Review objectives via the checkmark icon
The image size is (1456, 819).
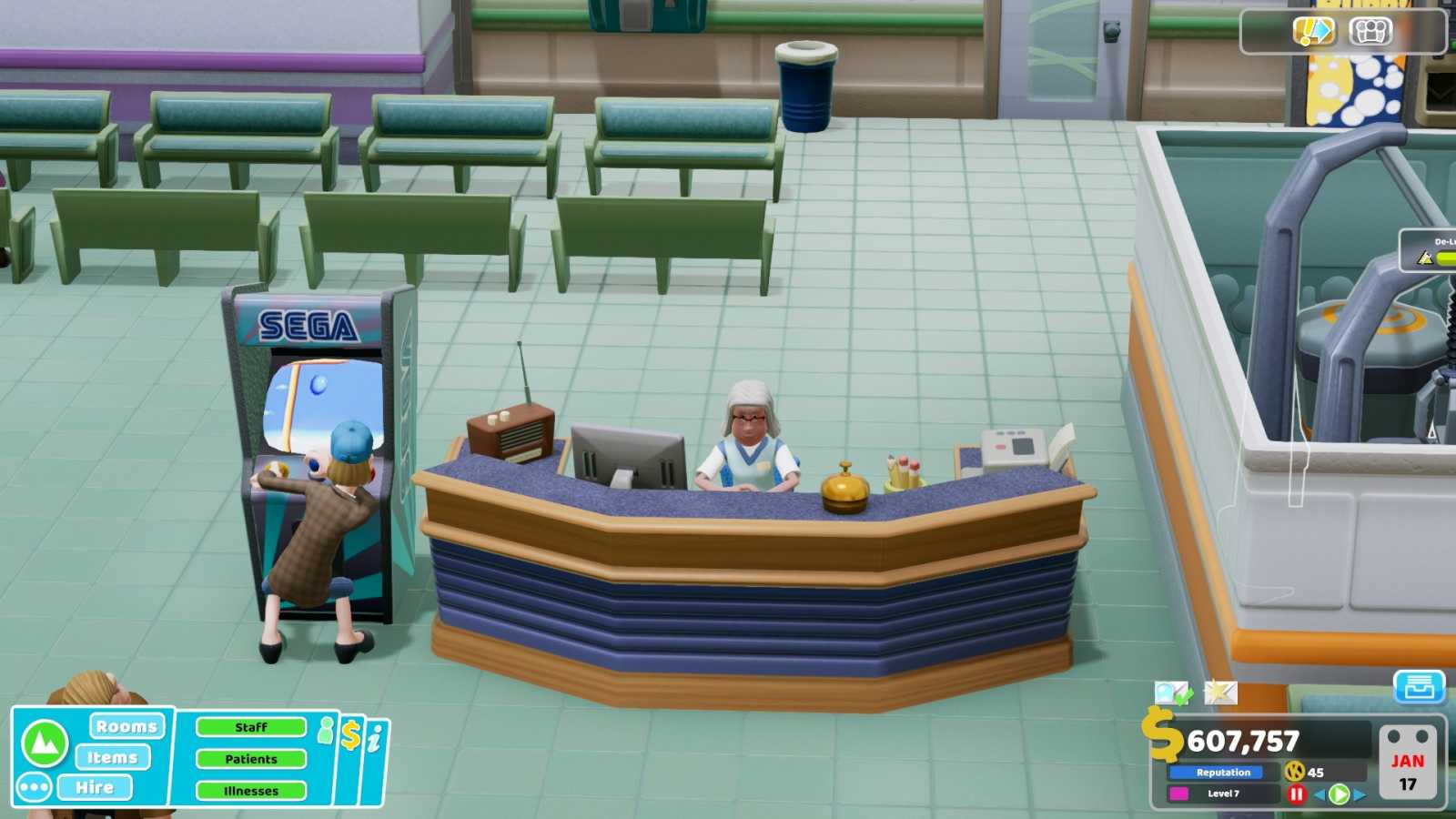1171,693
